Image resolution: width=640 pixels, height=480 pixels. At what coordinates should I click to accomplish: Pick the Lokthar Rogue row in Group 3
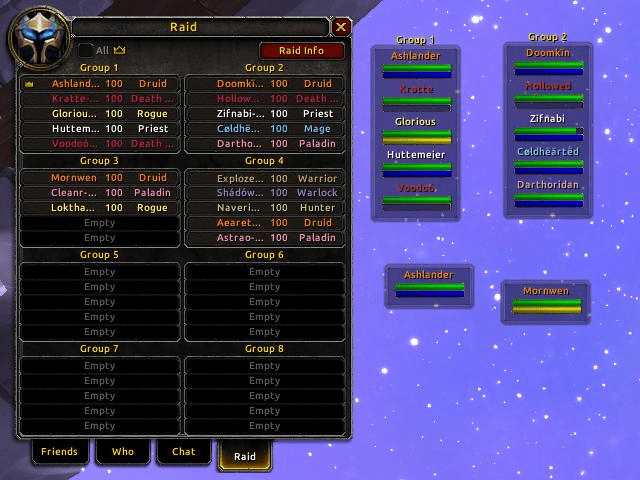point(100,208)
